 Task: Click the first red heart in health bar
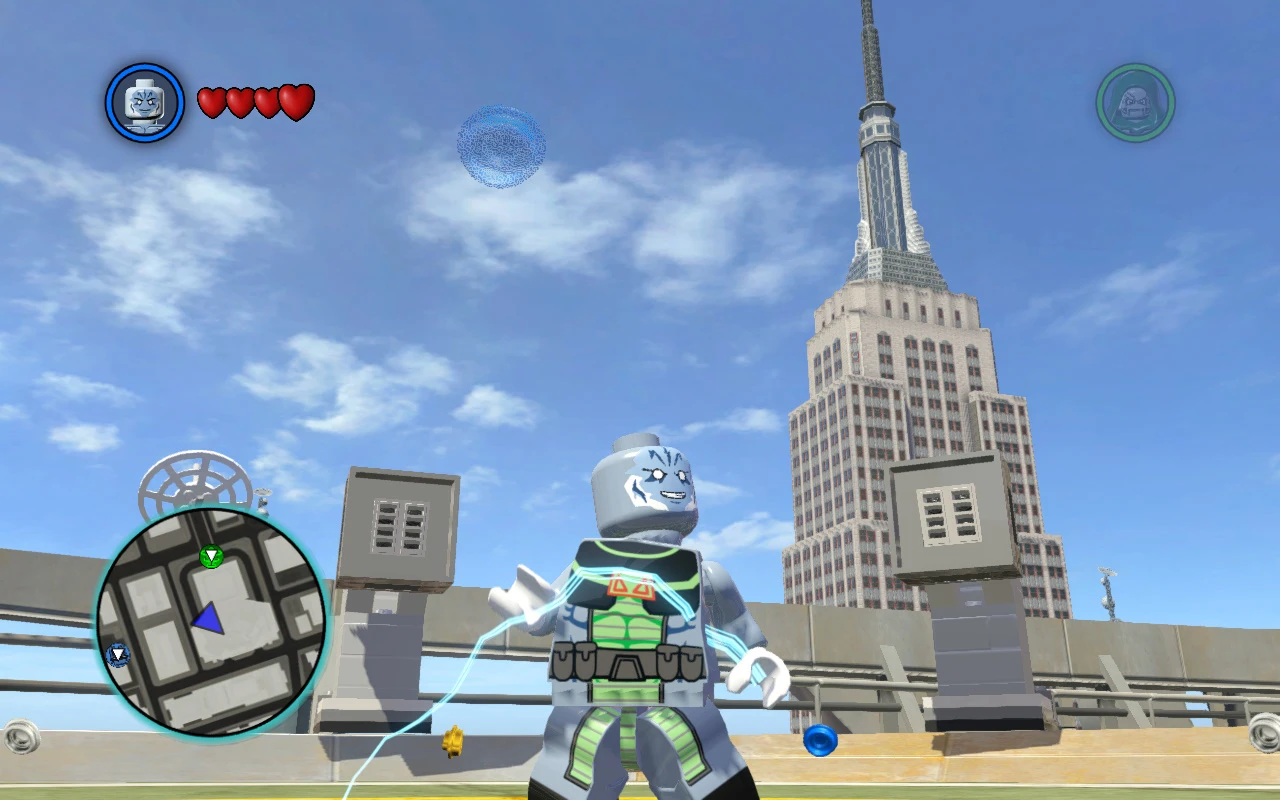tap(209, 100)
